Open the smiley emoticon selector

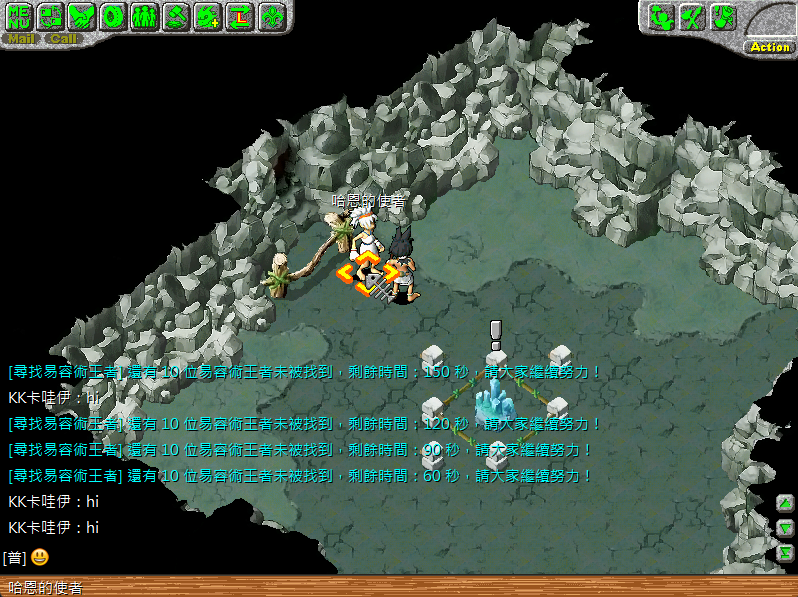[39, 557]
